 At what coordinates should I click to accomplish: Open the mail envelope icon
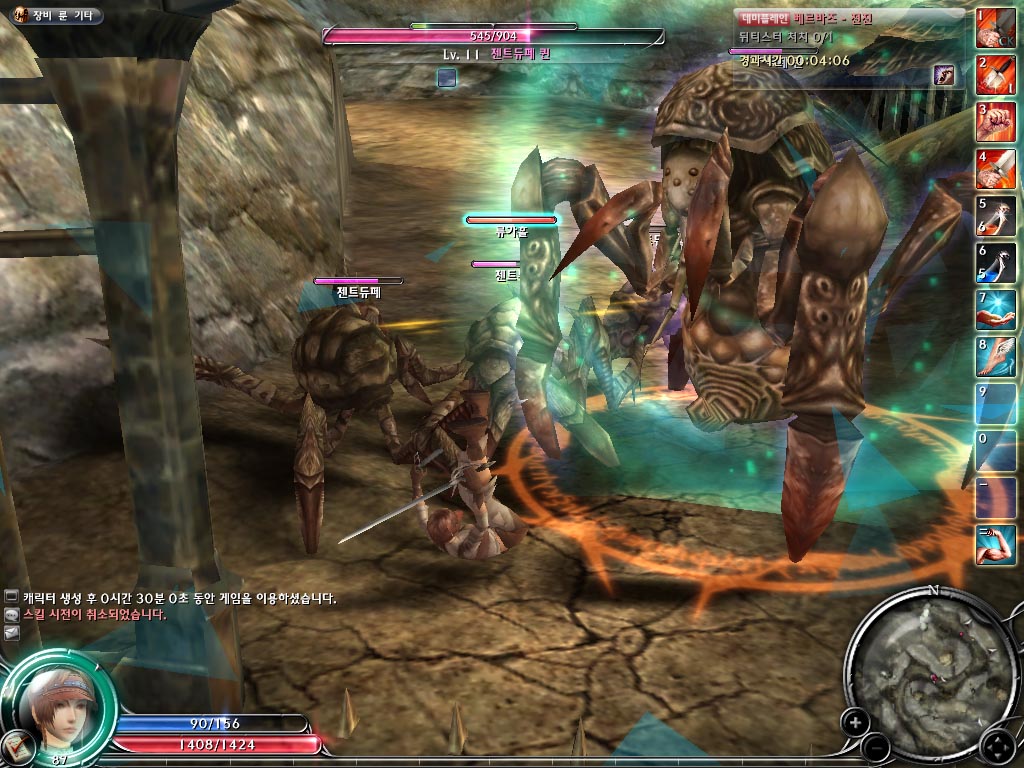11,633
